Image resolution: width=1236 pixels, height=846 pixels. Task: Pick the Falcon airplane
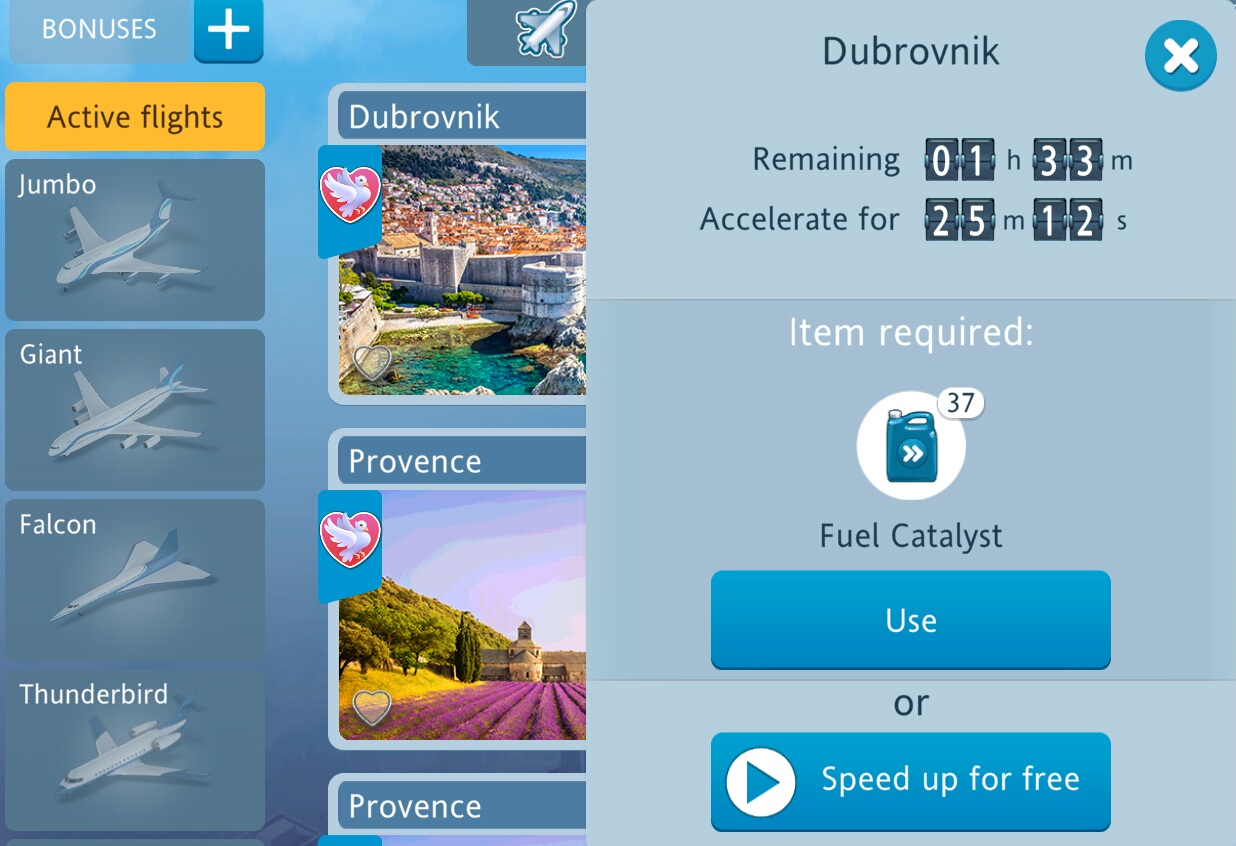pos(135,580)
